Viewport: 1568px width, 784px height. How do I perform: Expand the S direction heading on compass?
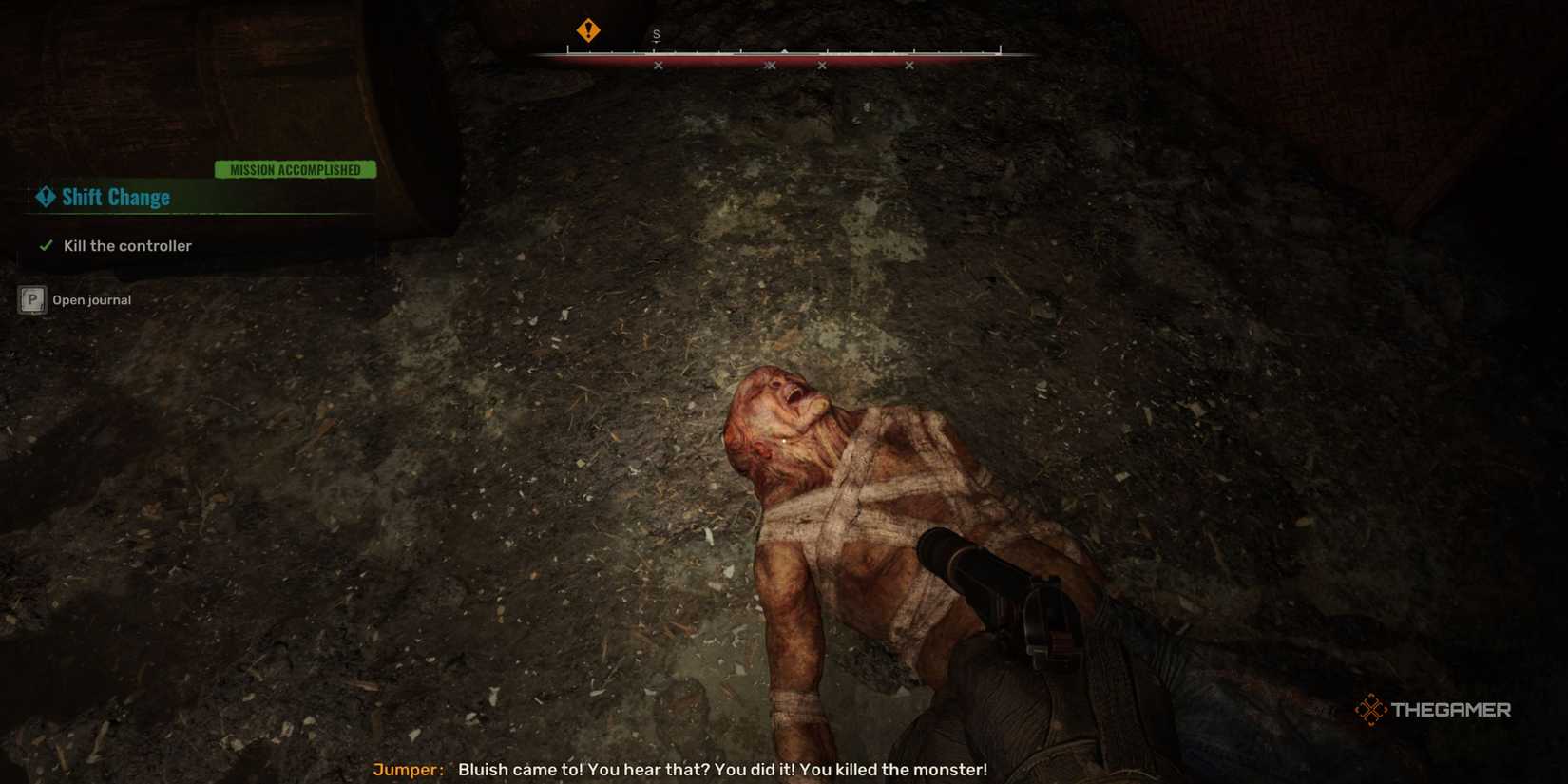656,32
